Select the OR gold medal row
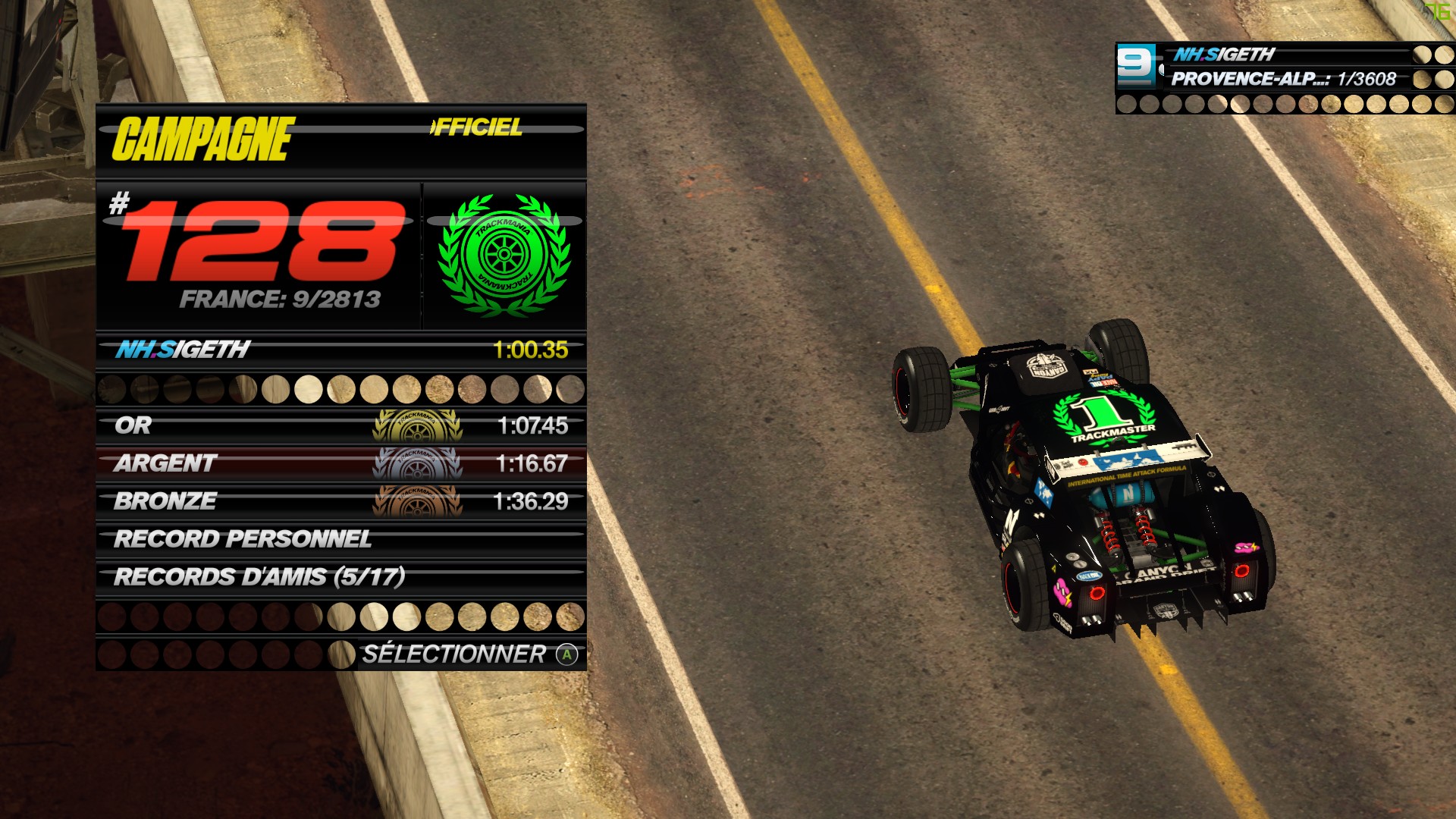 (x=341, y=425)
